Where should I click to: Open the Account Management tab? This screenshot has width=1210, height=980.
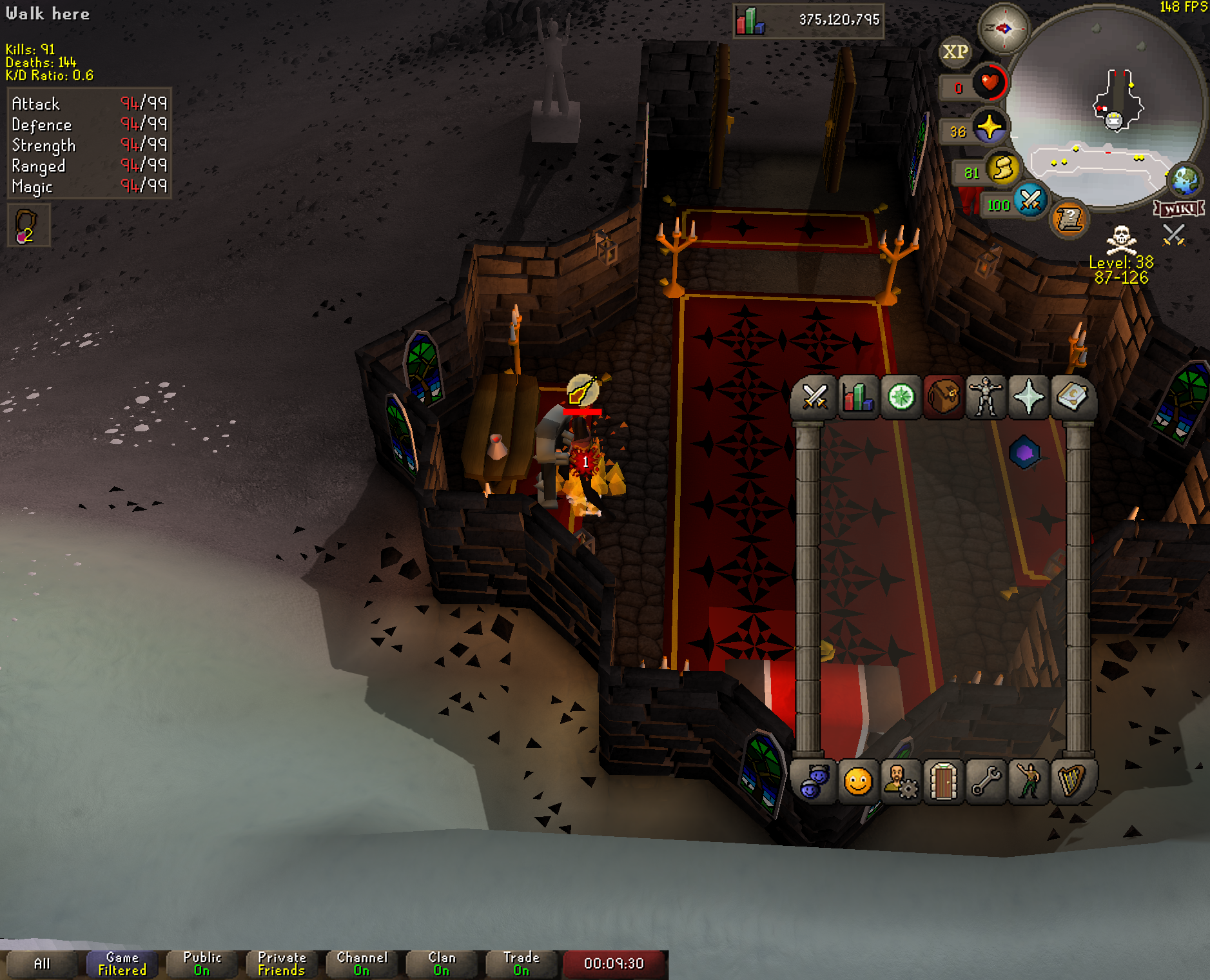901,782
